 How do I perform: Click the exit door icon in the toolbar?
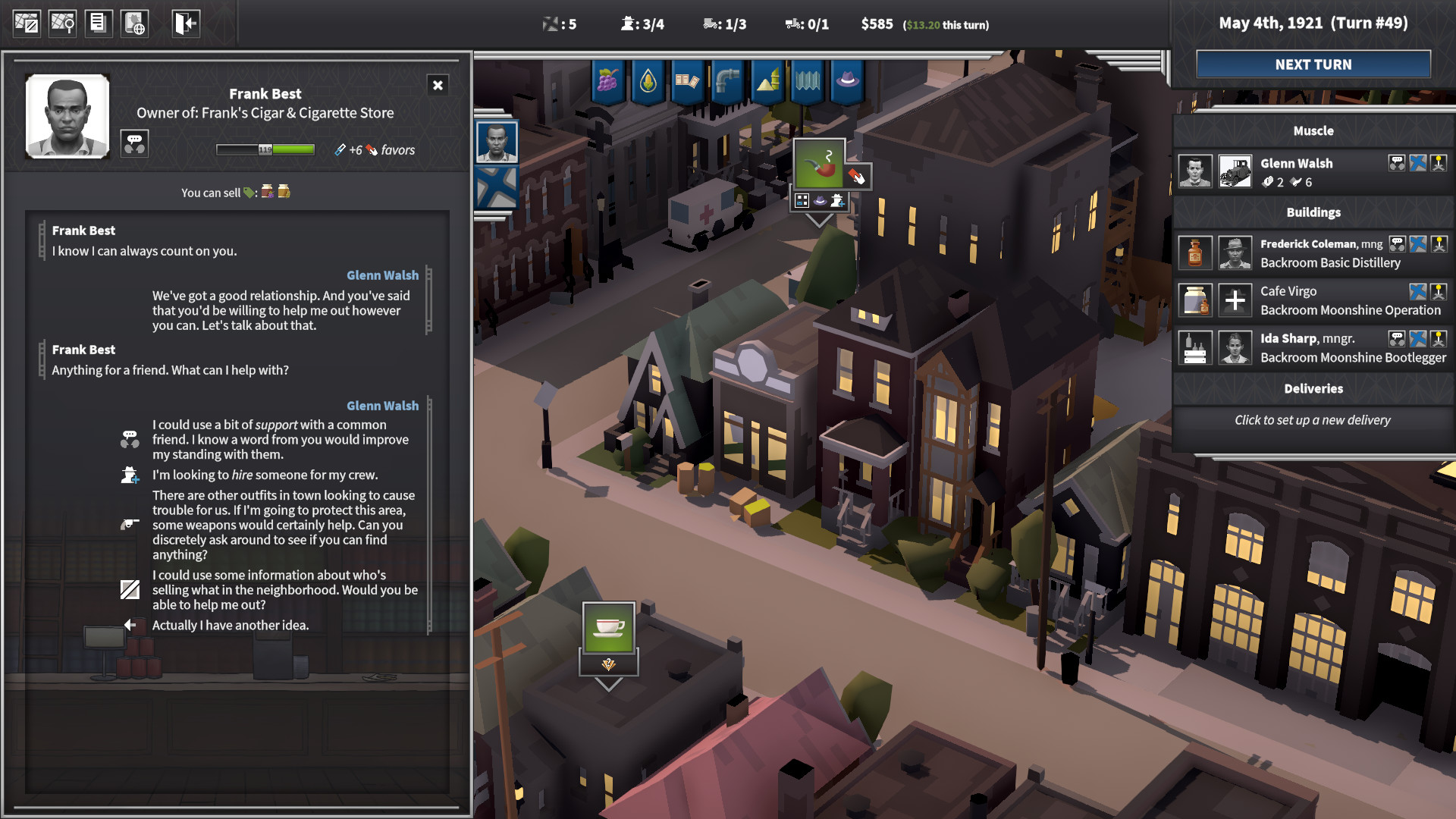184,23
